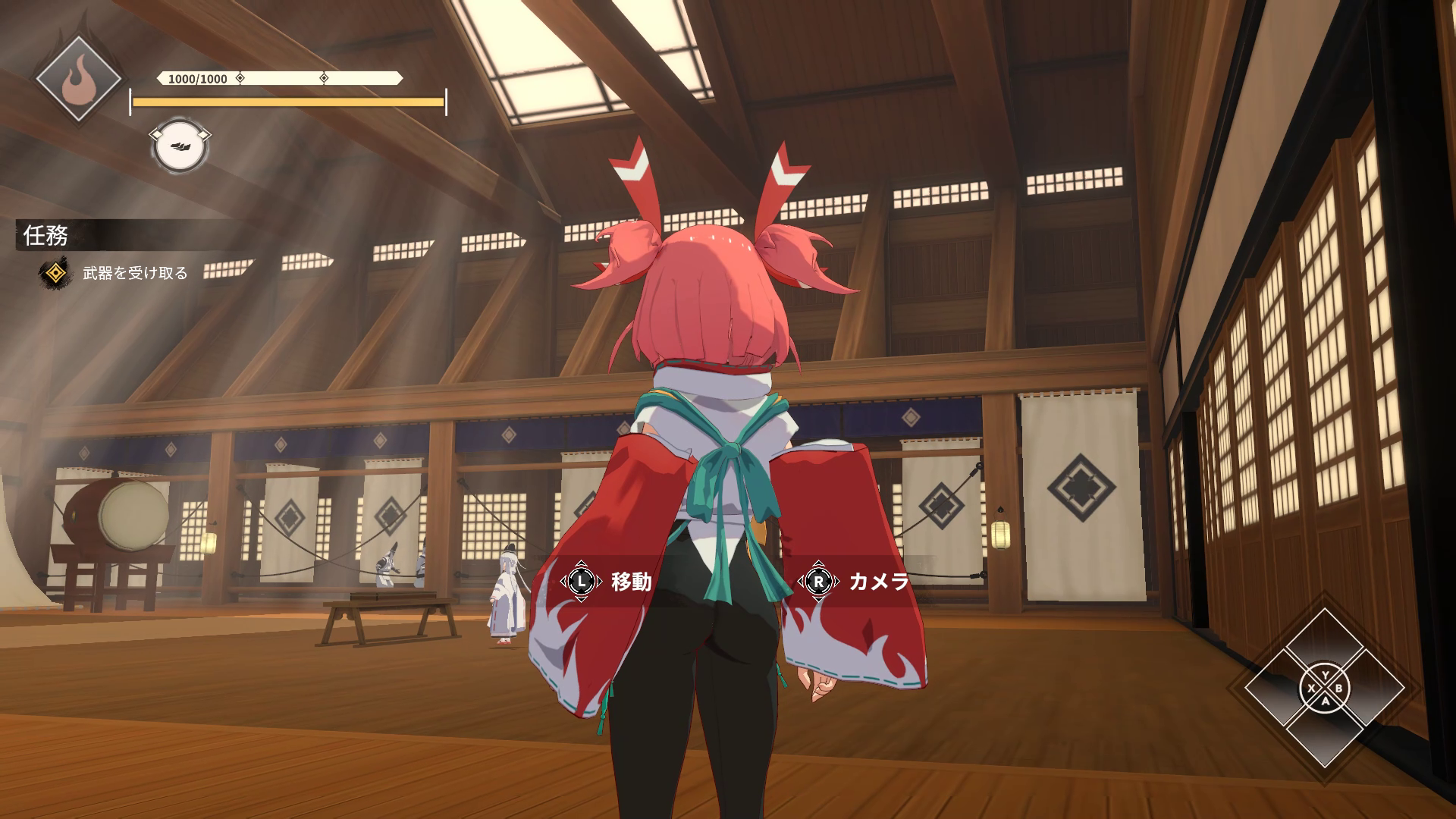1456x819 pixels.
Task: Select the 武器を受け取る objective entry
Action: (x=134, y=273)
